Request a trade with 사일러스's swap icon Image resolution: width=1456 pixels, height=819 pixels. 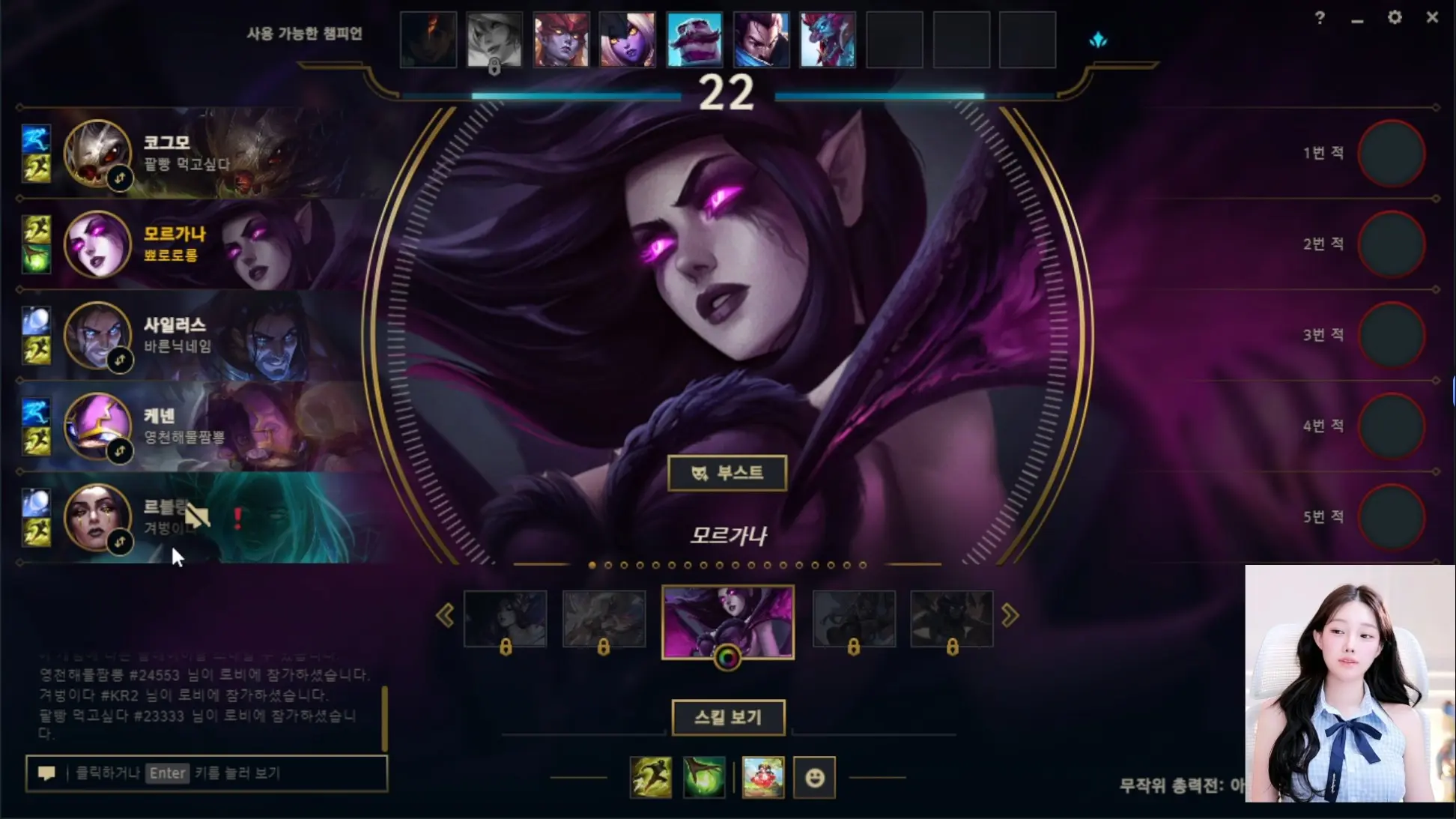[120, 360]
